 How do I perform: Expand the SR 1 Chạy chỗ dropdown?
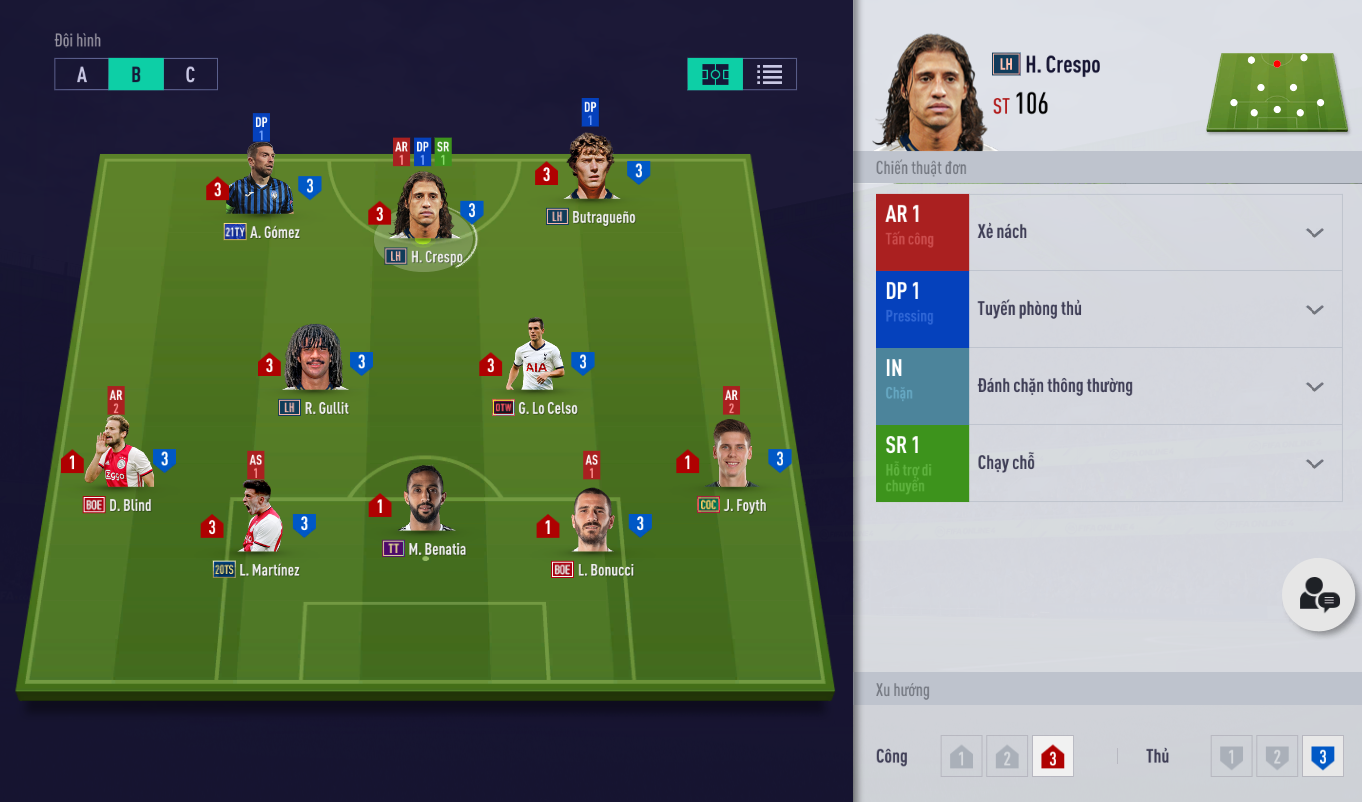pyautogui.click(x=1314, y=464)
